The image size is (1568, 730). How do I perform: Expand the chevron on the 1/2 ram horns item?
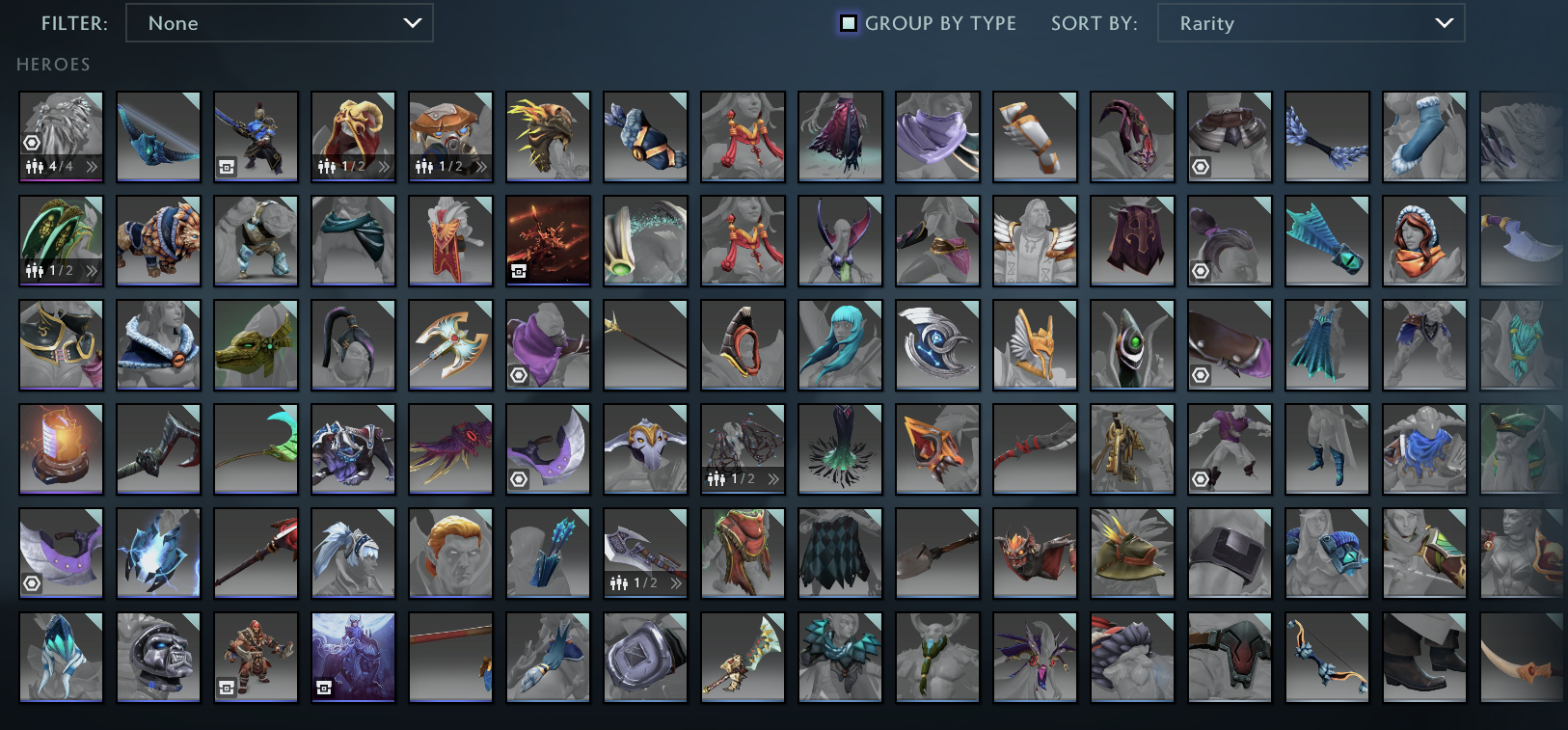[x=384, y=165]
